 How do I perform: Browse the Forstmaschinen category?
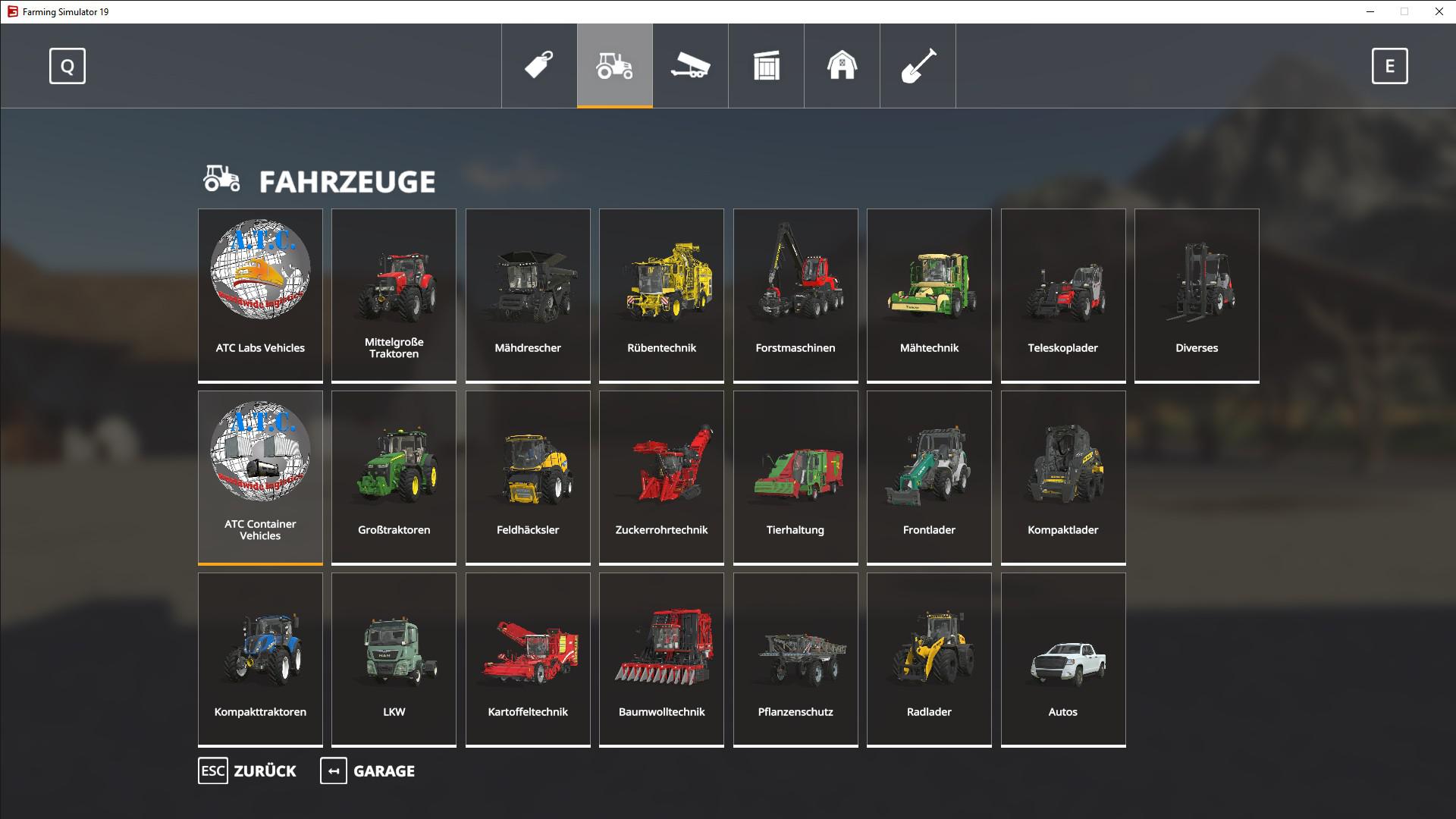[x=795, y=295]
